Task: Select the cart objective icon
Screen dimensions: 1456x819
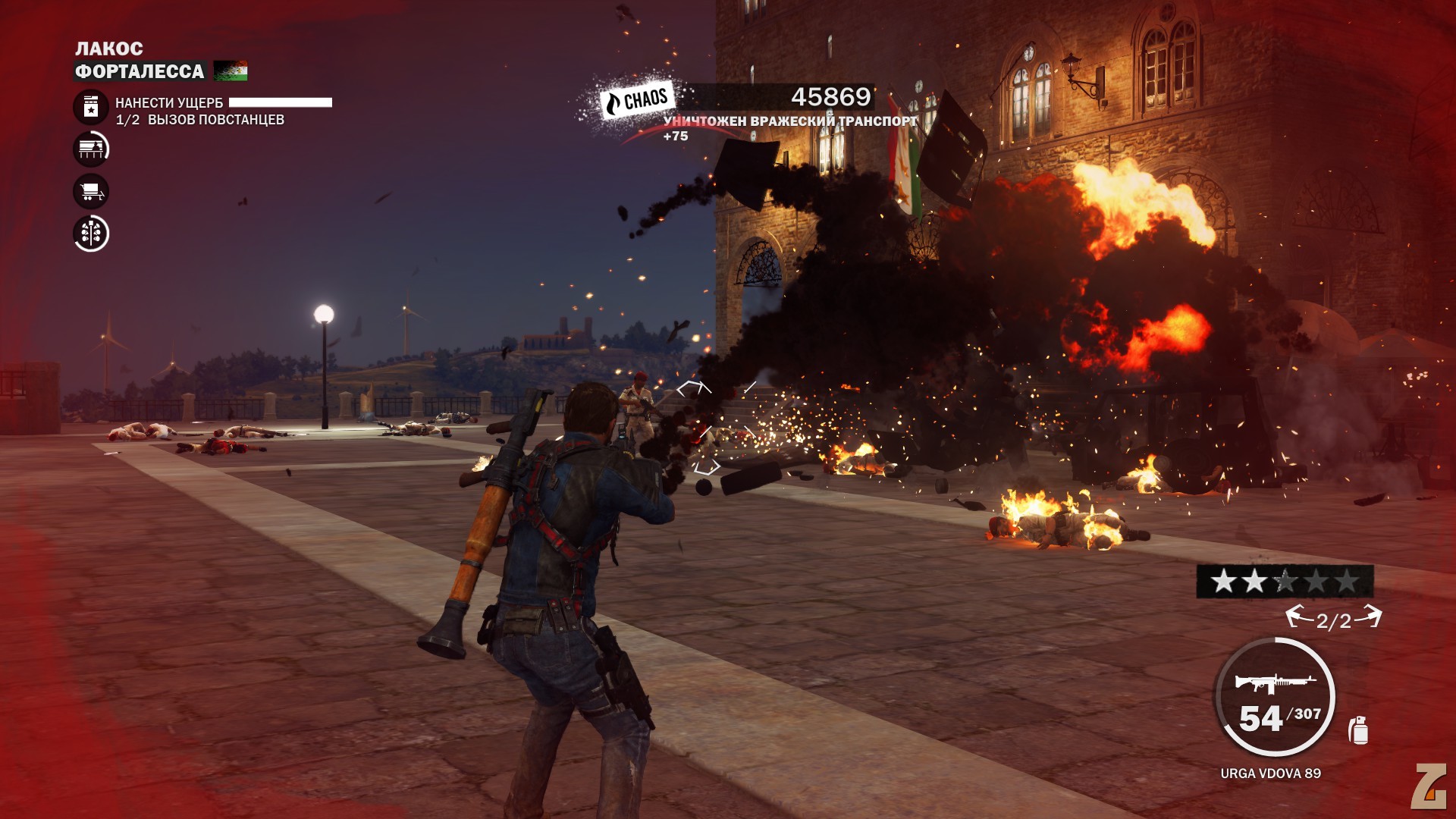Action: coord(91,191)
